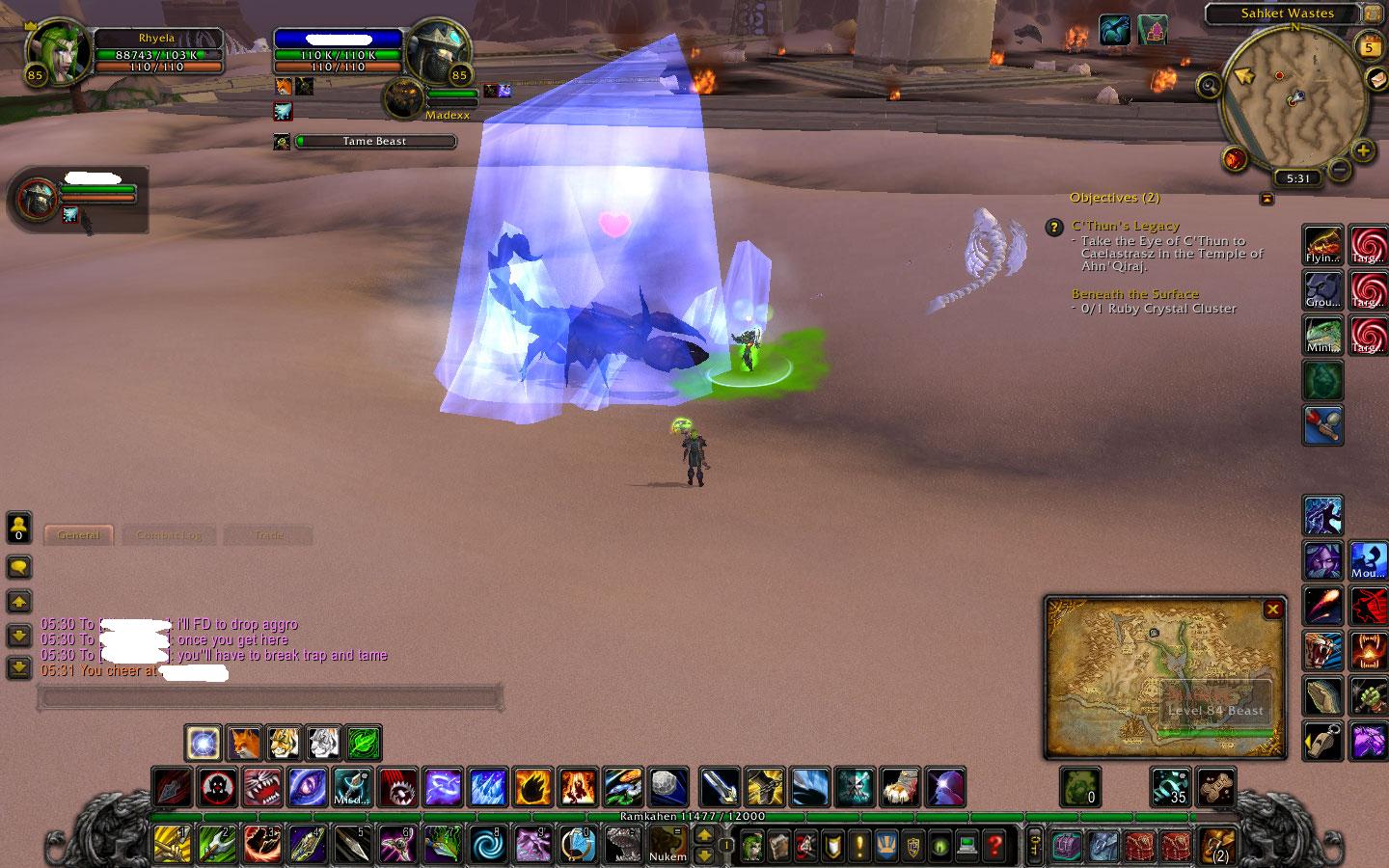The width and height of the screenshot is (1389, 868).
Task: Open the red question mark help menu
Action: pos(994,845)
